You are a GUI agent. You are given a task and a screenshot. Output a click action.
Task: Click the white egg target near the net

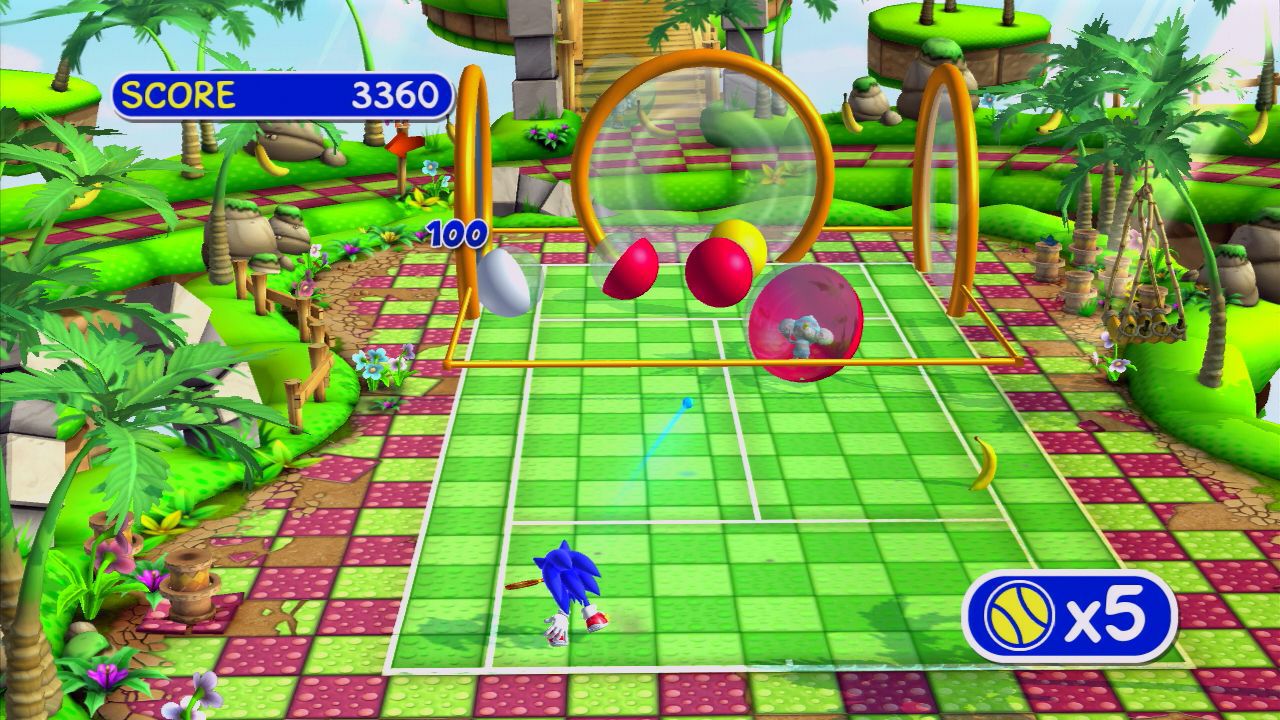tap(505, 281)
